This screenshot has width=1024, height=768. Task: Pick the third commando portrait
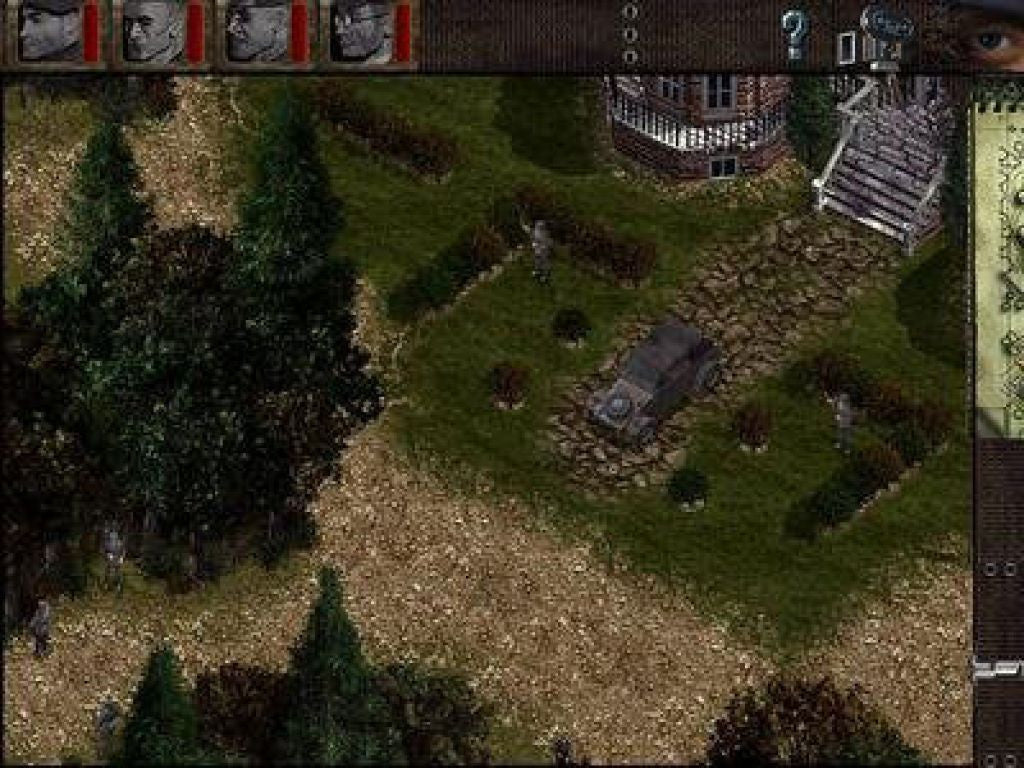tap(258, 31)
